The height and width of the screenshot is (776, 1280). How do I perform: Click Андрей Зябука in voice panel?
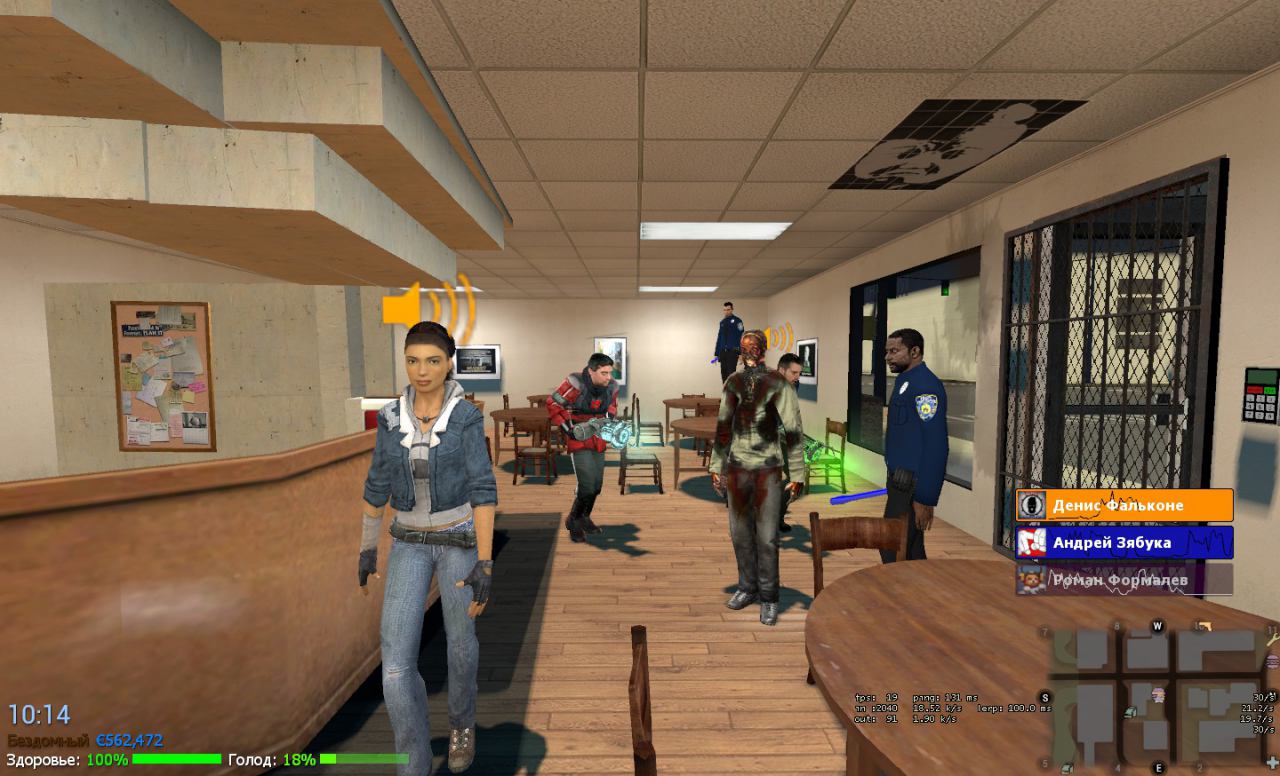1124,543
